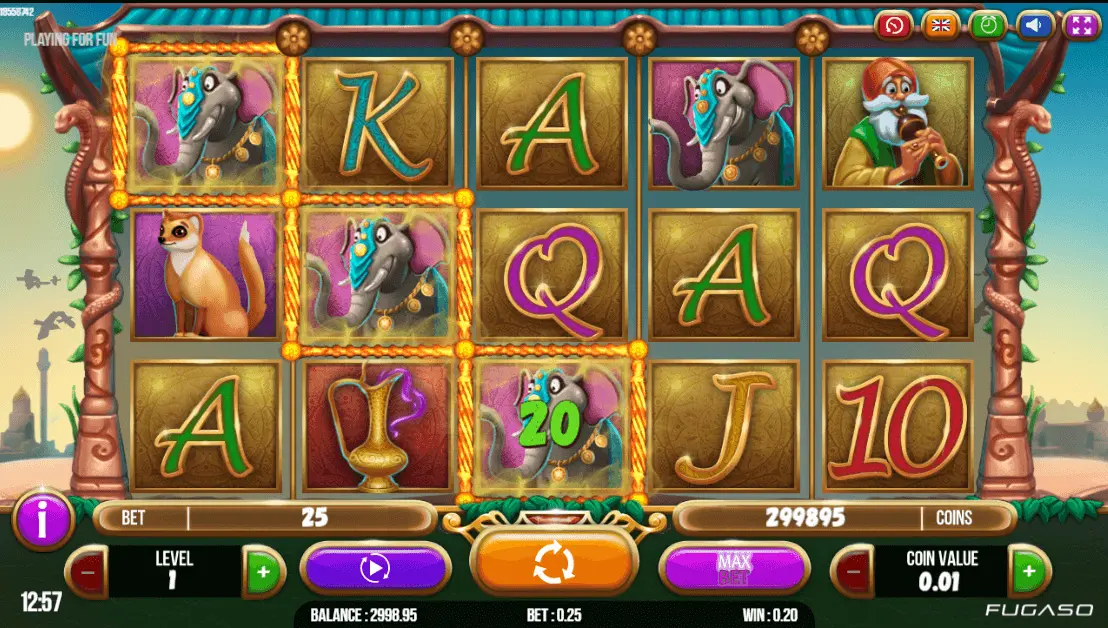Increase the bet level with green plus

point(263,573)
